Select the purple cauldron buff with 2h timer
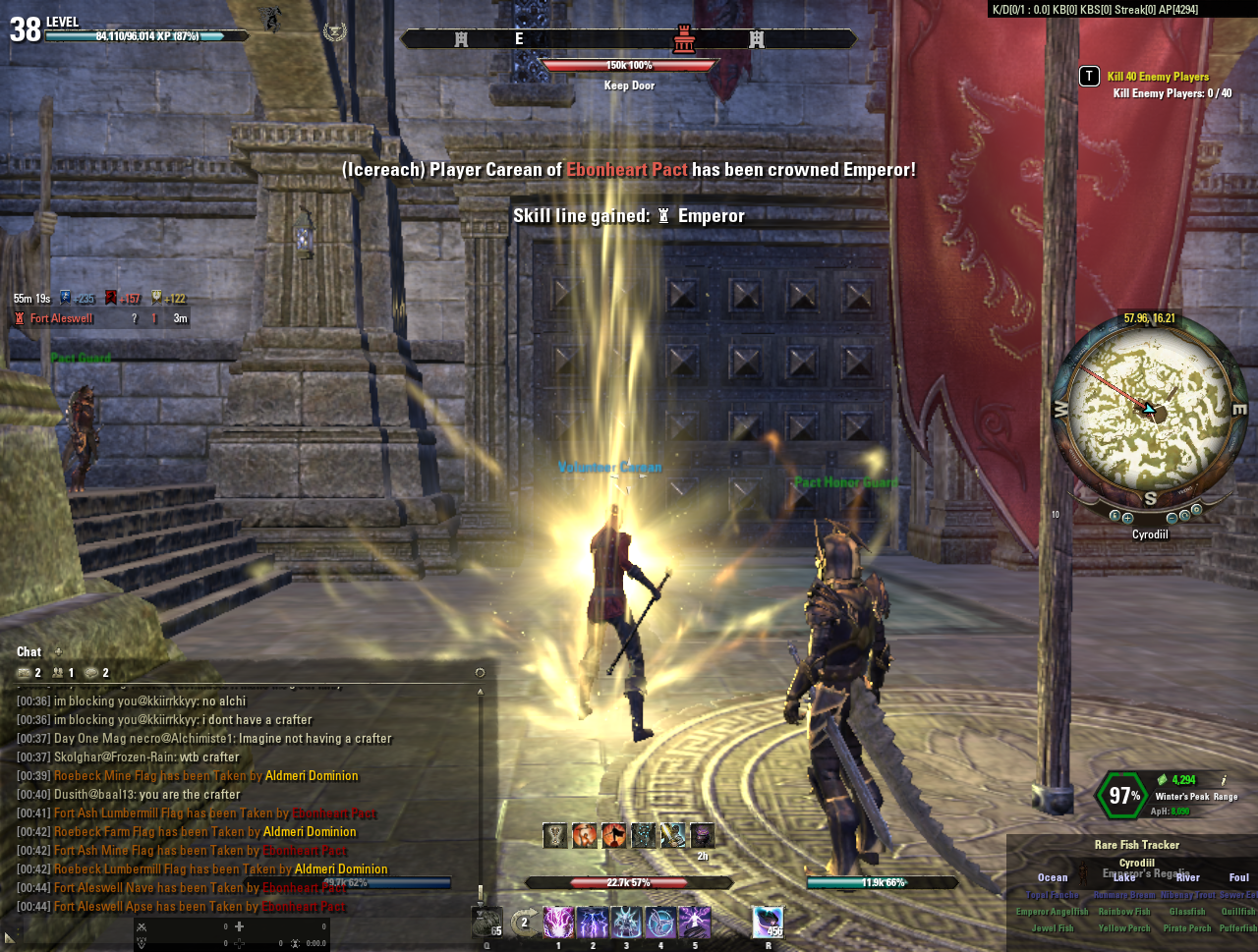This screenshot has width=1258, height=952. [702, 836]
